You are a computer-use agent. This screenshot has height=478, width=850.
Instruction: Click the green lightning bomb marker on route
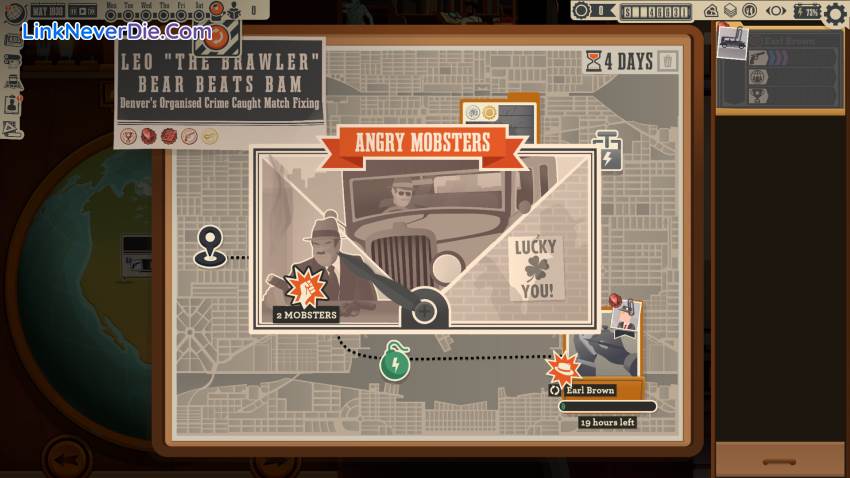(394, 361)
